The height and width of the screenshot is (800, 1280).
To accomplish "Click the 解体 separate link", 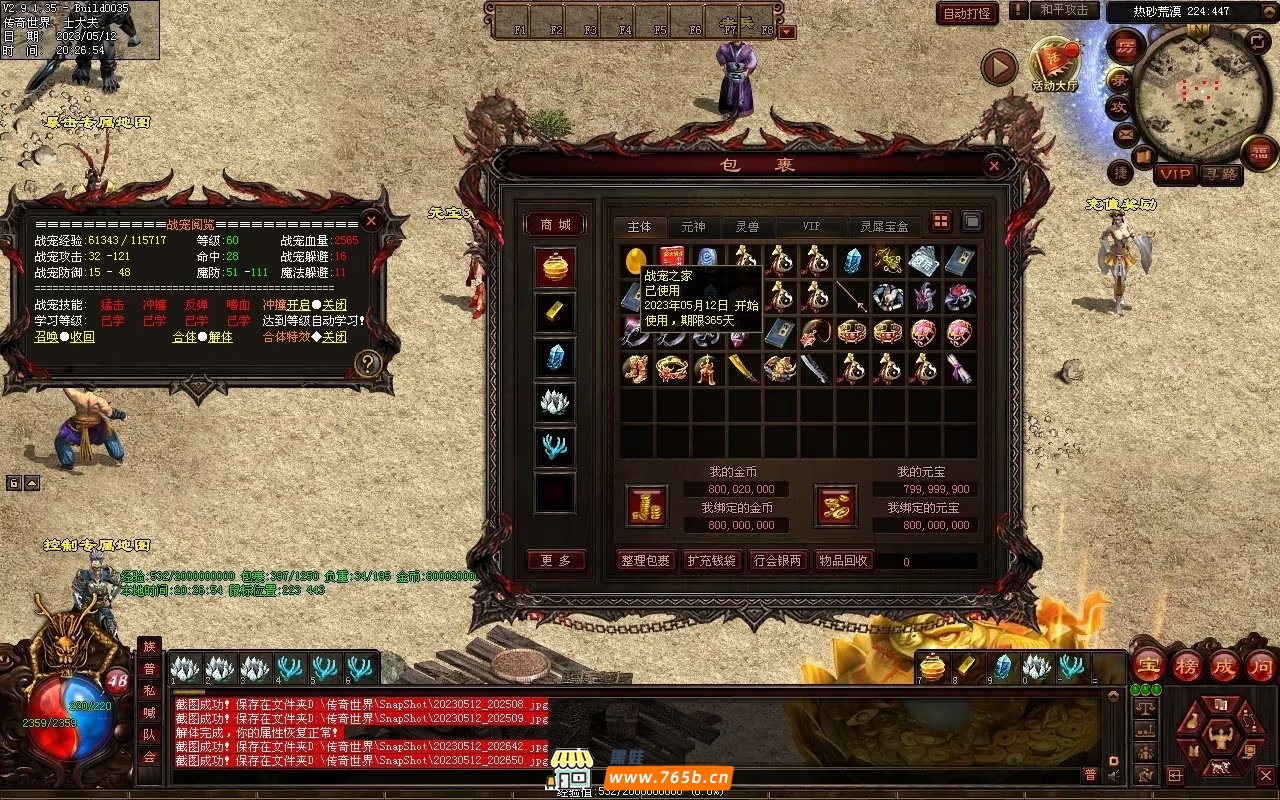I will point(220,337).
